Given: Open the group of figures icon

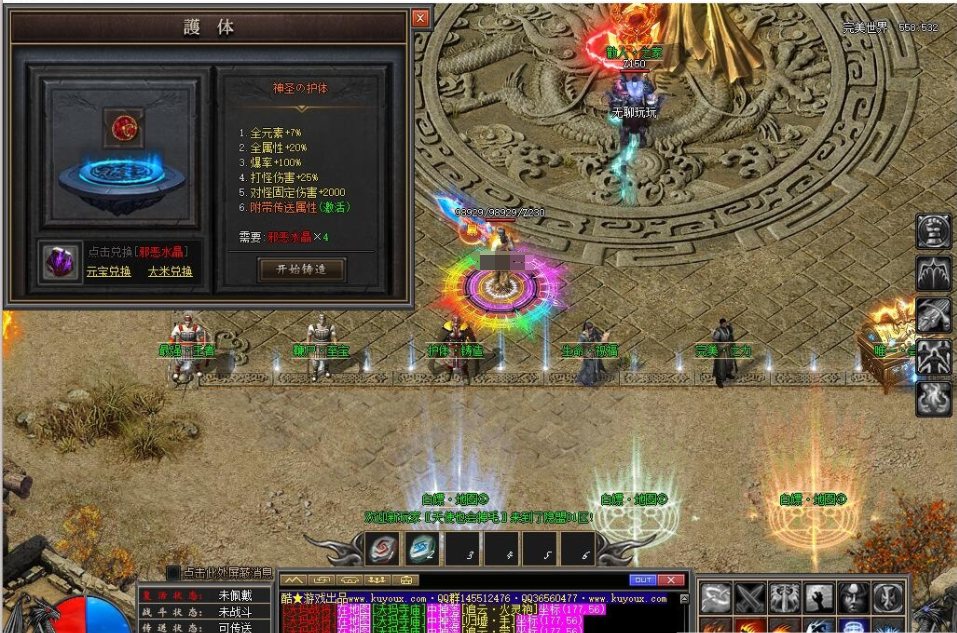Looking at the screenshot, I should tap(934, 356).
